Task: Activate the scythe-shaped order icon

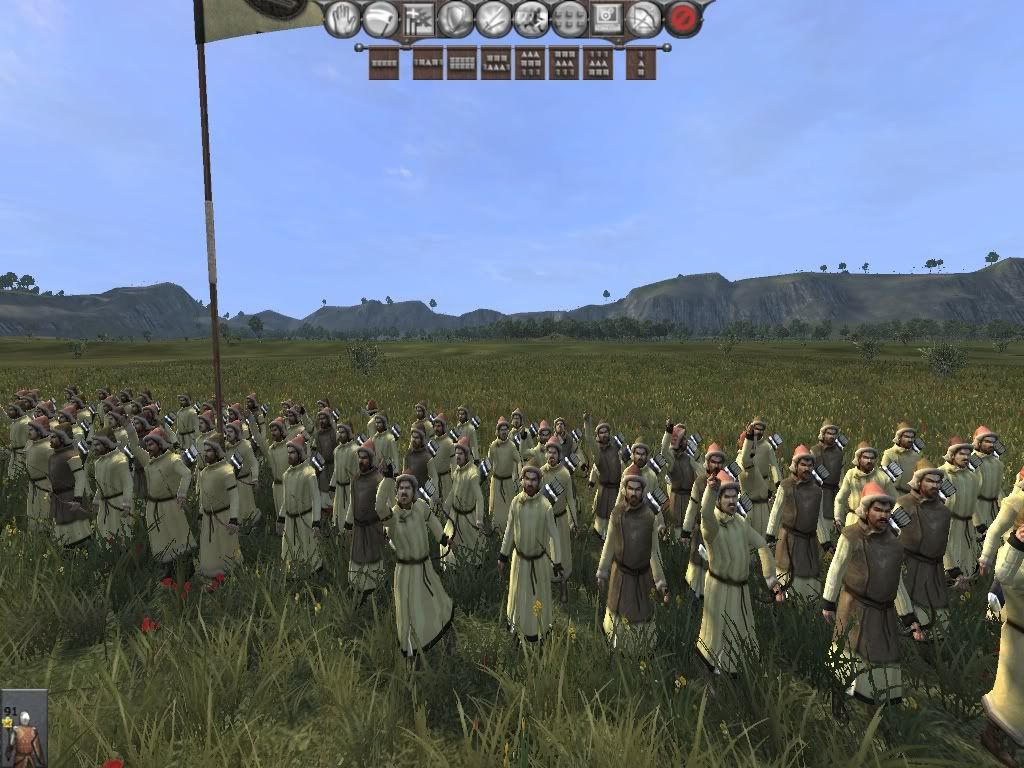Action: coord(380,19)
